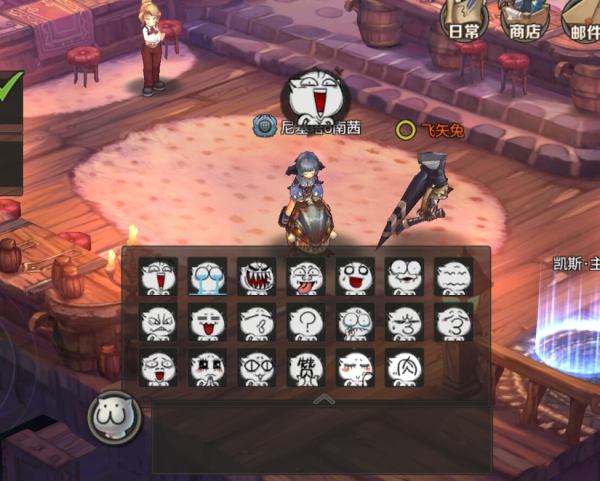Select the blushing closed-eyes emoji
Screen dimensions: 600x481
tap(354, 367)
